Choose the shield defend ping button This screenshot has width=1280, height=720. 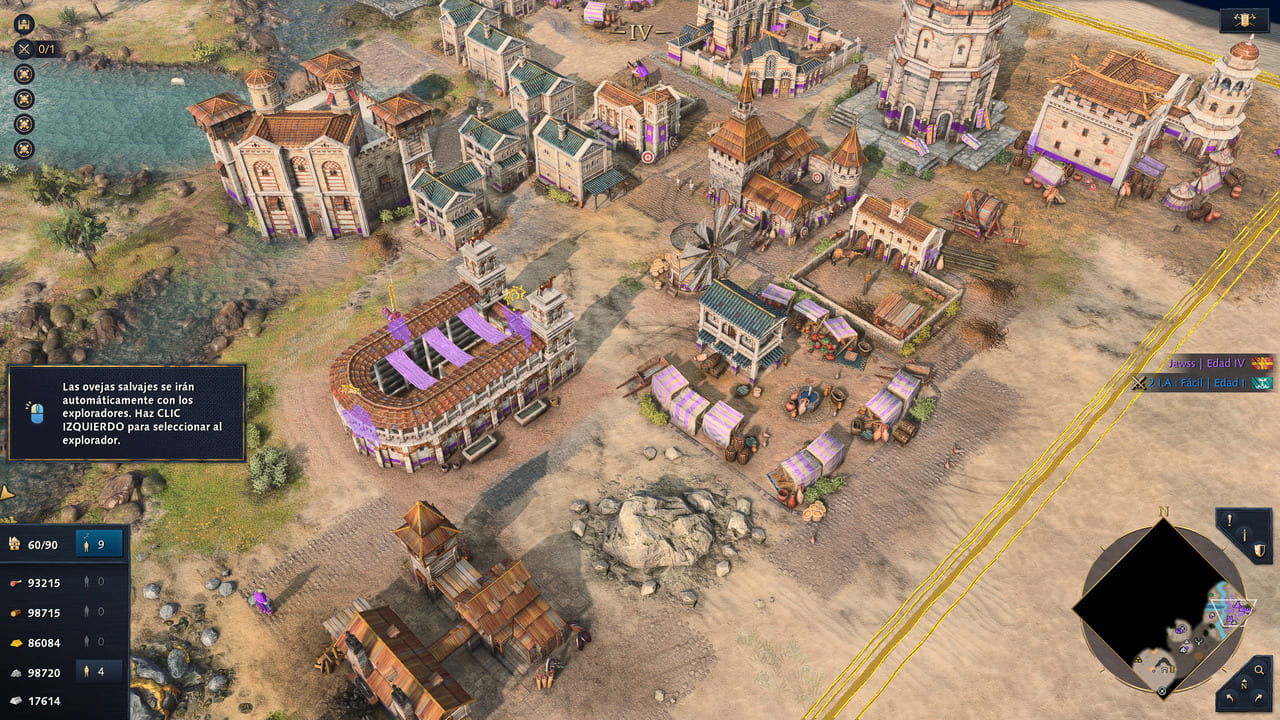click(1260, 550)
